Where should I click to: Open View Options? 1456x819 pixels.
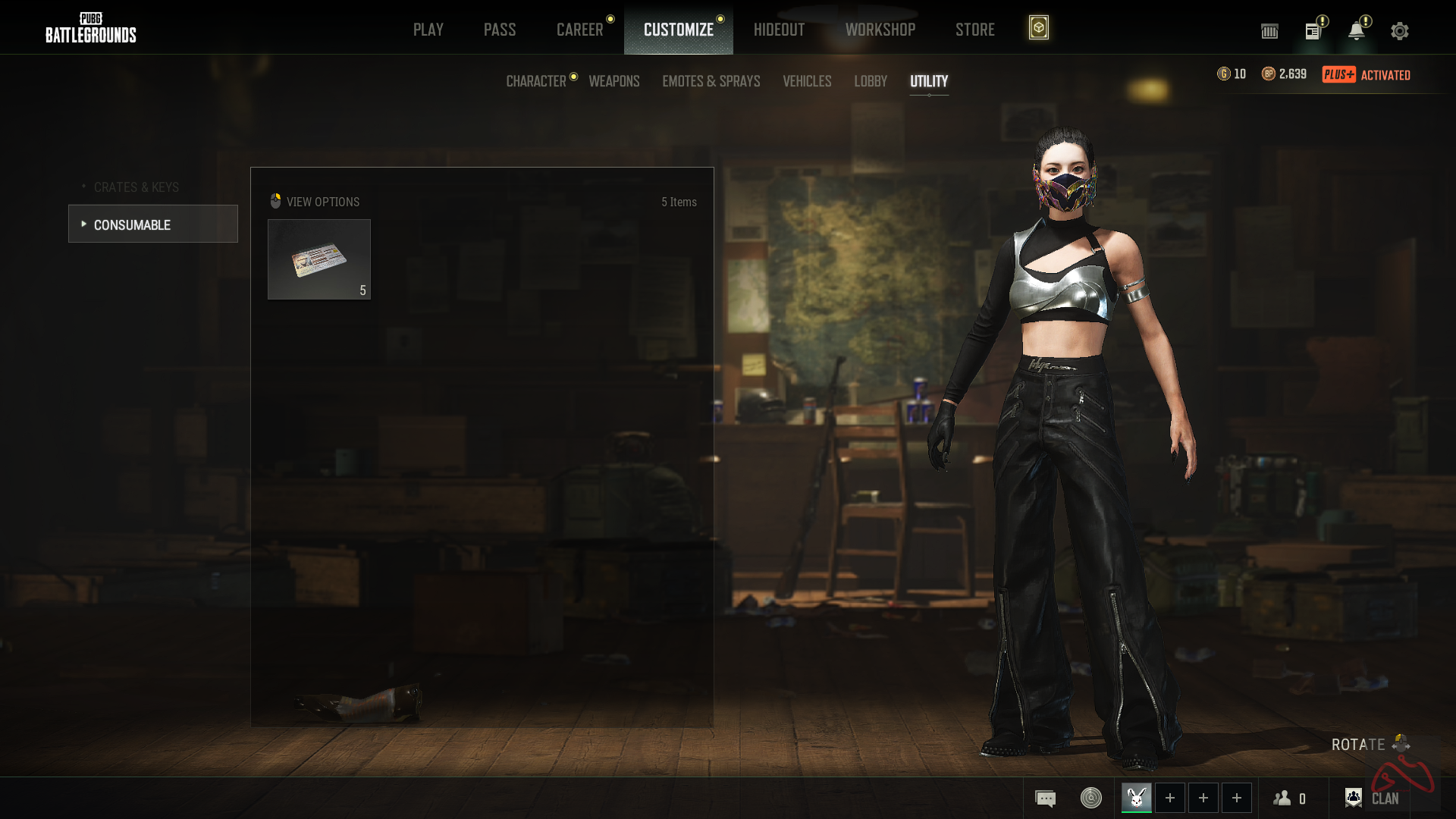point(315,202)
